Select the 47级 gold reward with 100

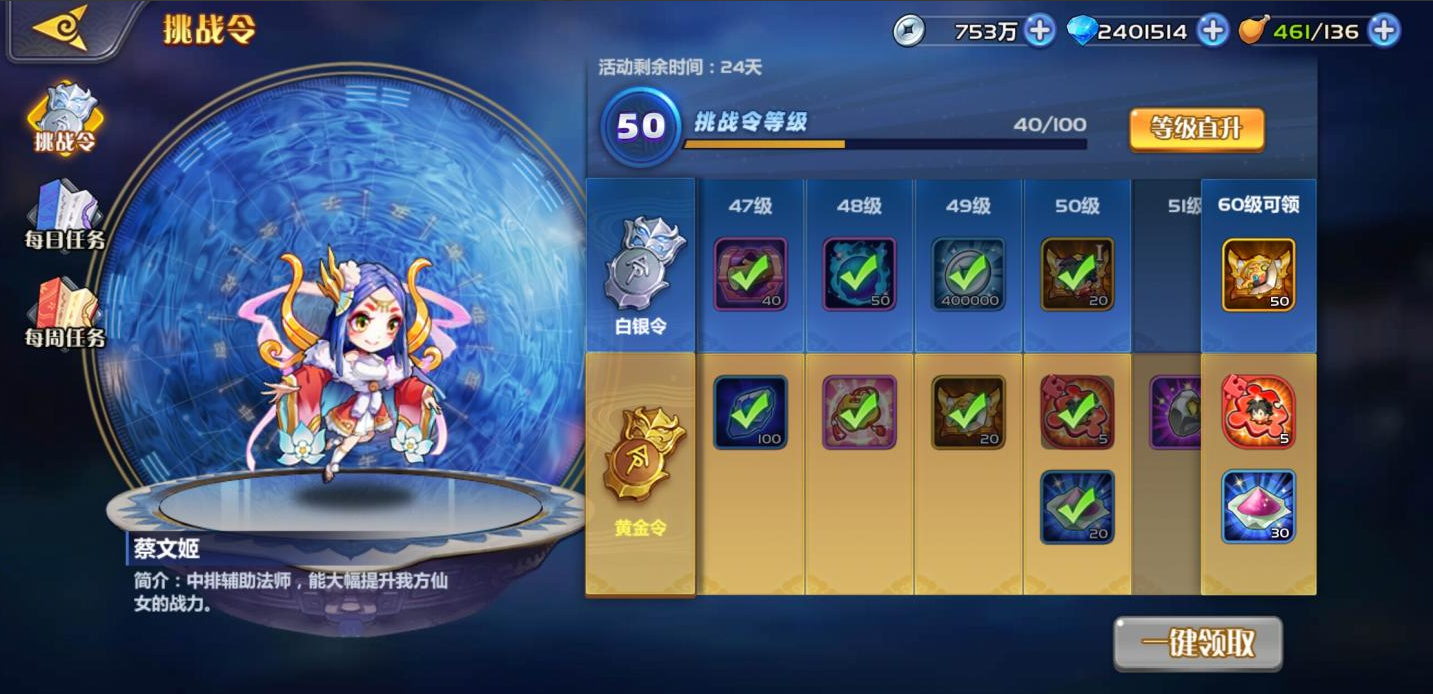750,412
